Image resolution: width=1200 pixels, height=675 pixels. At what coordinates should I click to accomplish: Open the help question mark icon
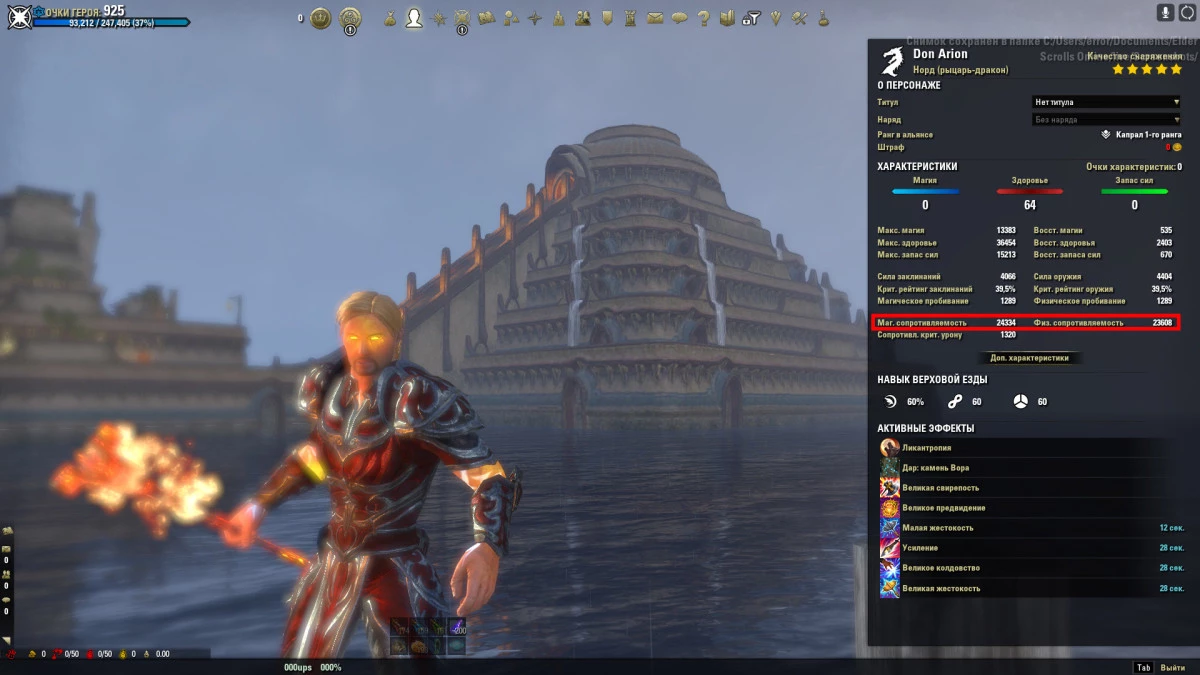click(x=703, y=18)
